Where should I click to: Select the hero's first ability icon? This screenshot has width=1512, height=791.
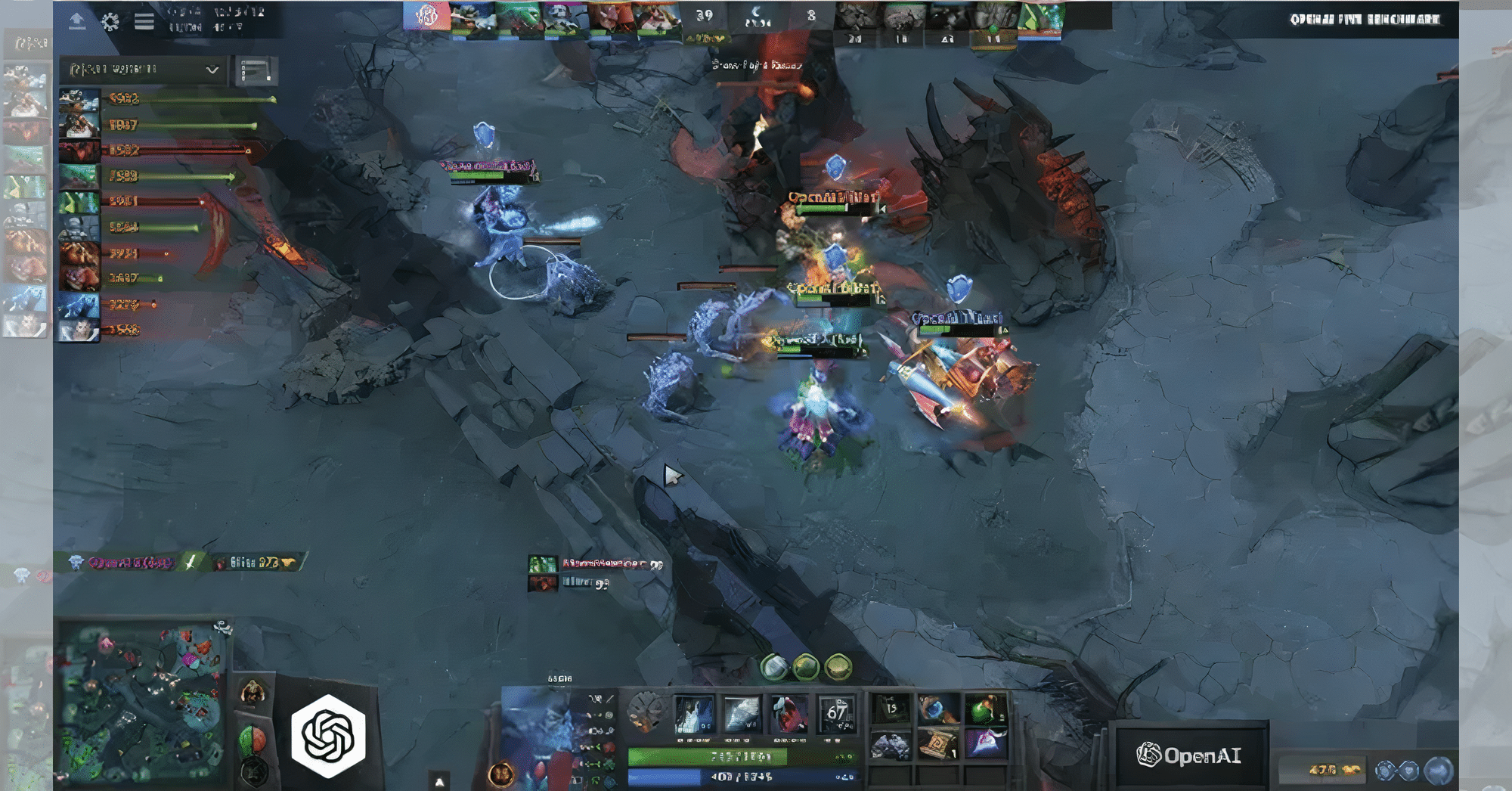point(694,715)
